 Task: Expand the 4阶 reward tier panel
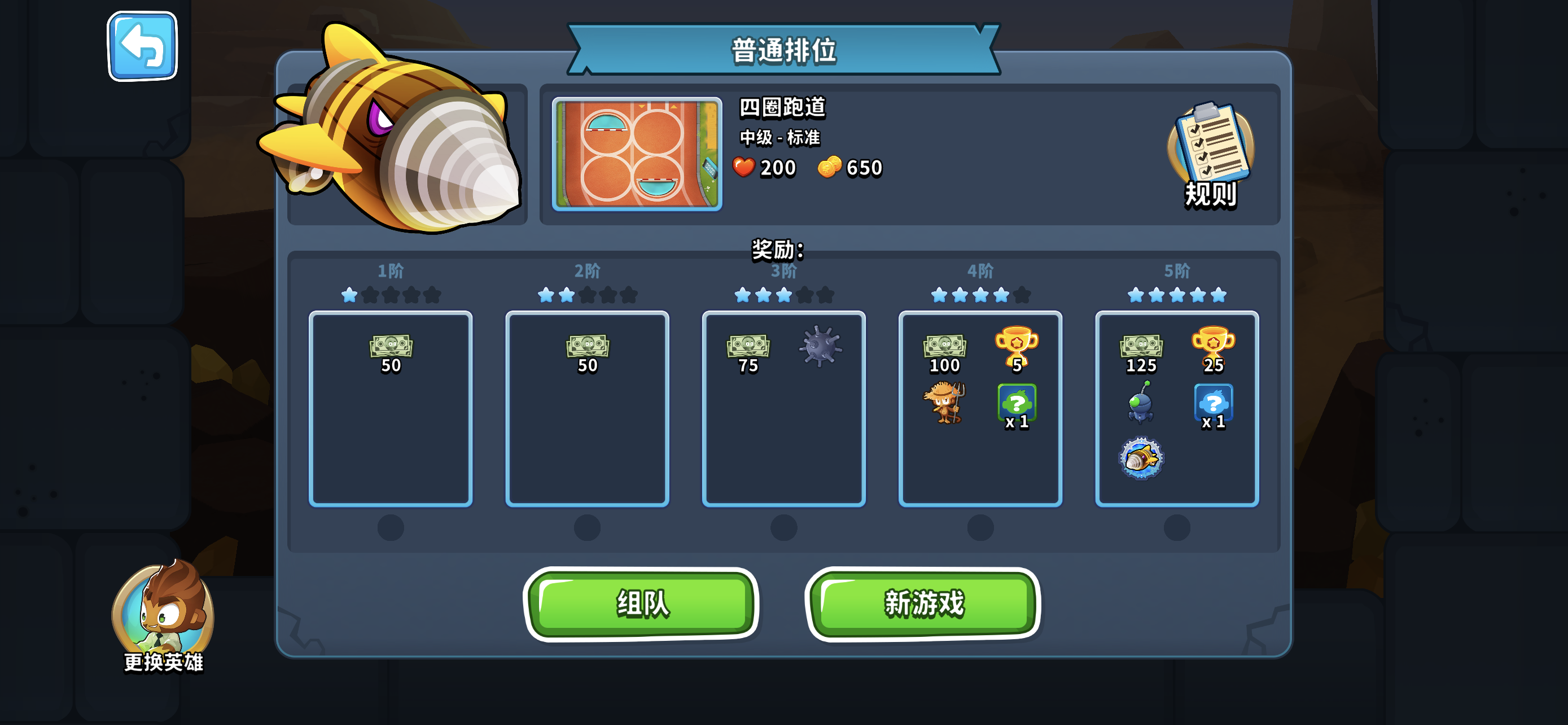tap(980, 408)
